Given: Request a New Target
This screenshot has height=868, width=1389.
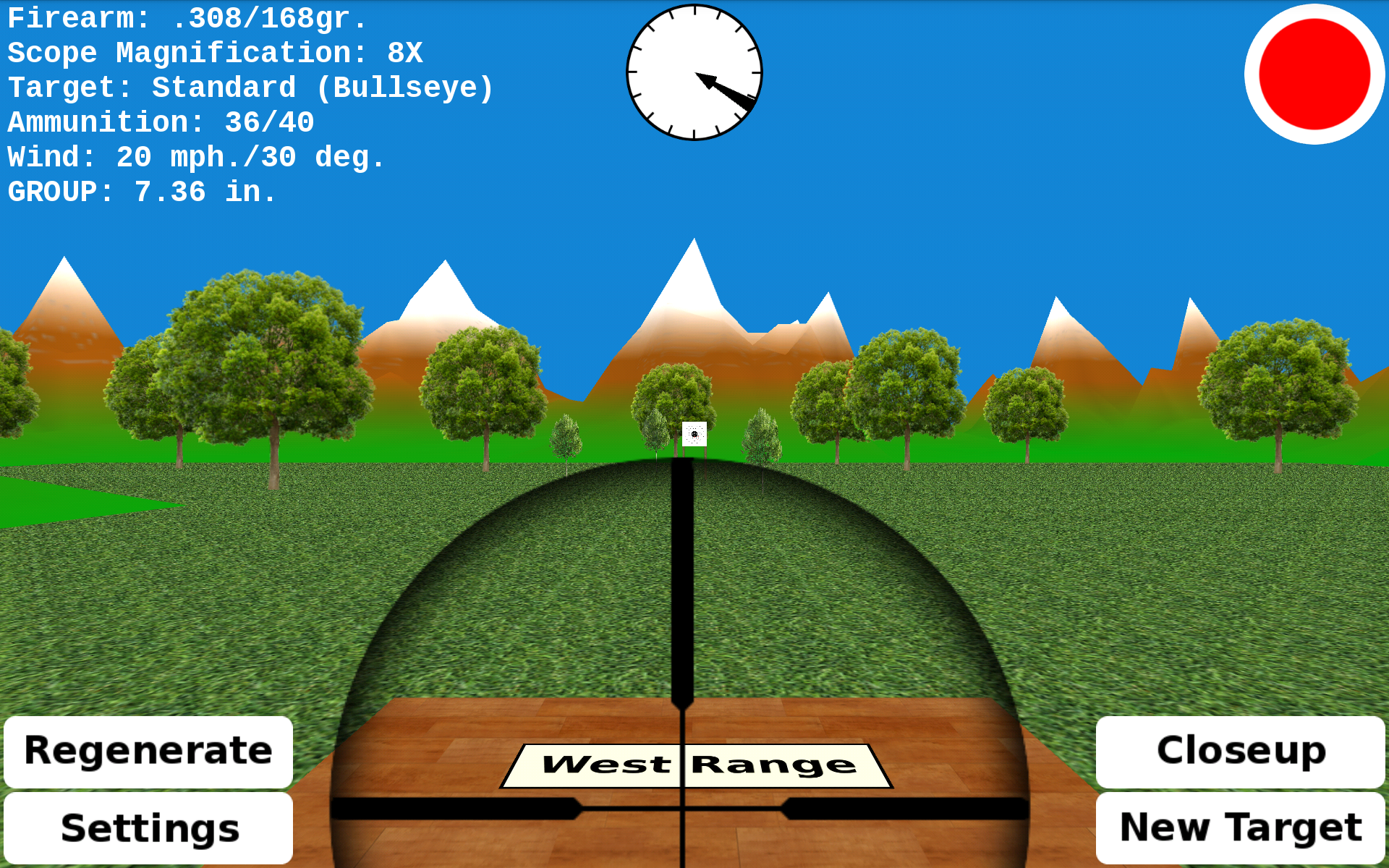Looking at the screenshot, I should pos(1241,826).
